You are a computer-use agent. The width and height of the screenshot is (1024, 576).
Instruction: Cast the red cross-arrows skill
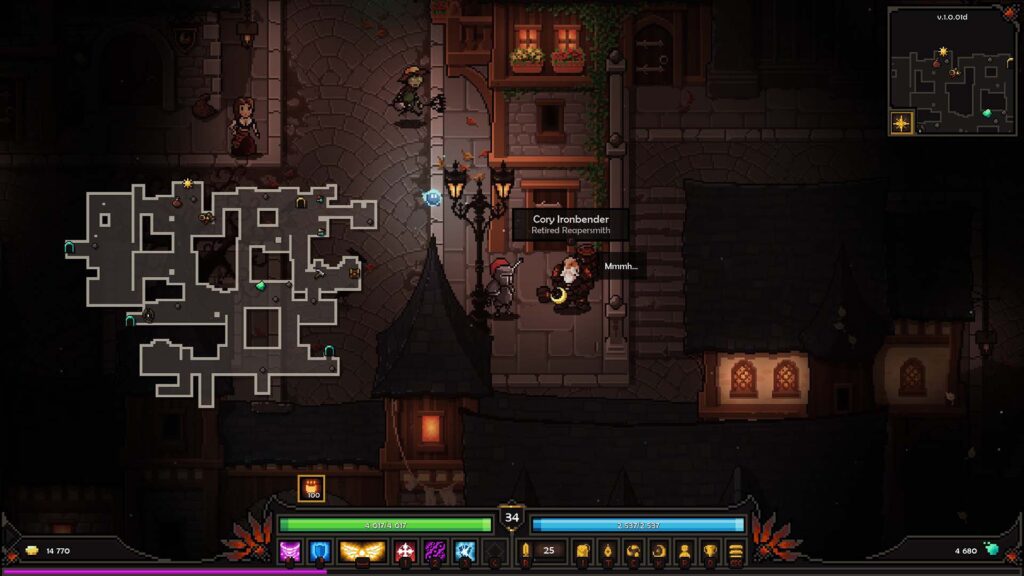[406, 550]
